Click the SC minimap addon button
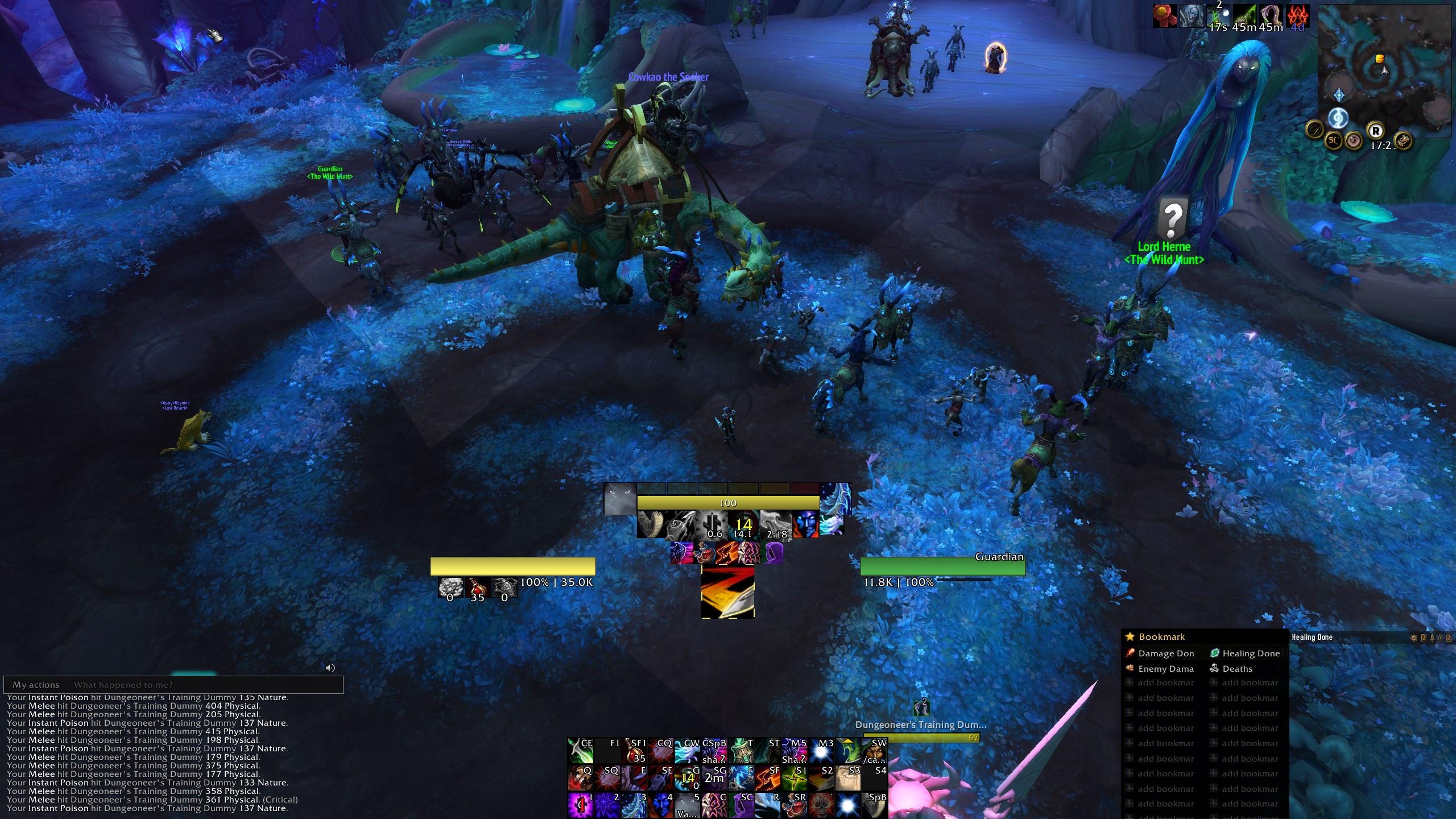The image size is (1456, 819). point(1333,139)
